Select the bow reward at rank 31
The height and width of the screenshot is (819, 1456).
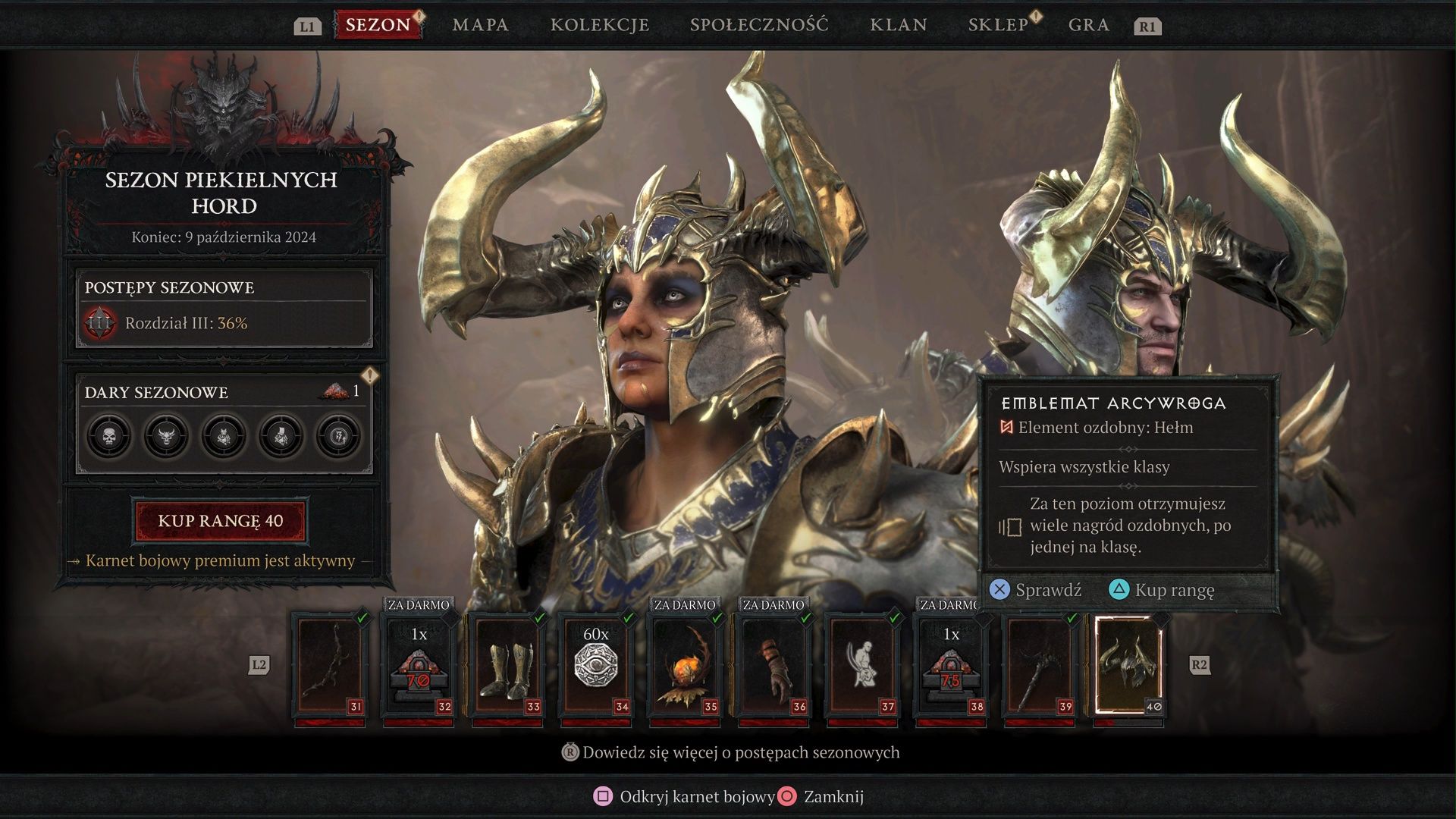point(330,666)
